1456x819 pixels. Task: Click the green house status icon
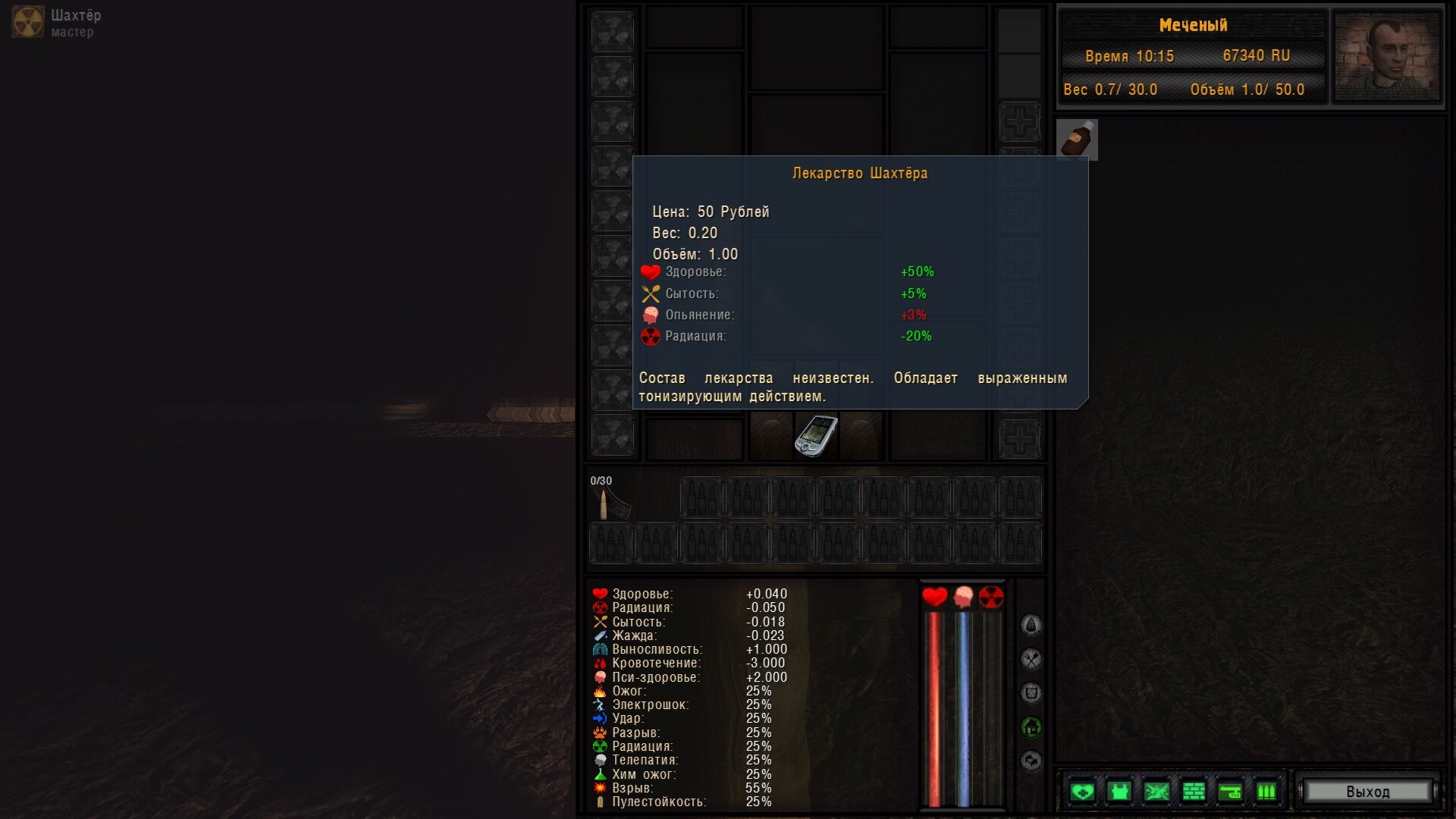[x=1031, y=727]
